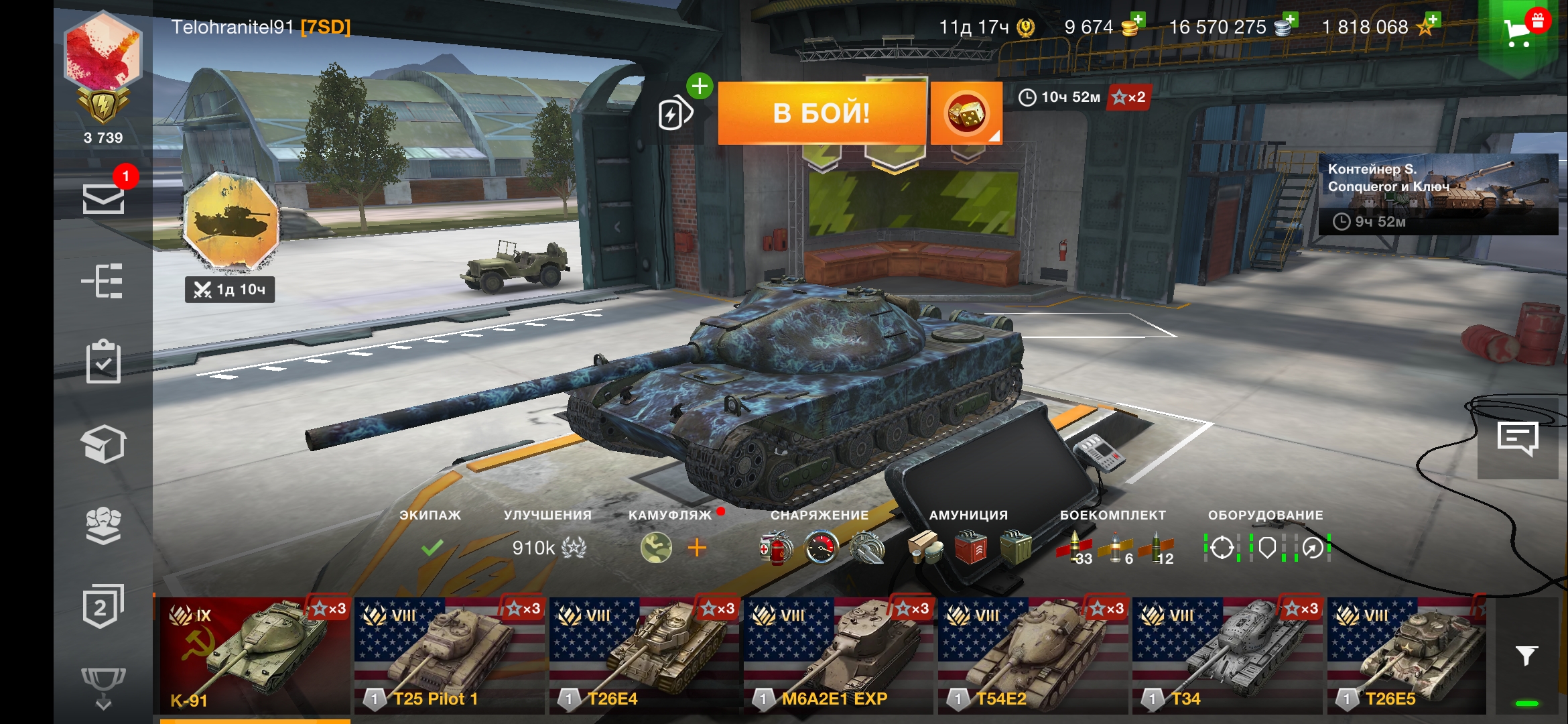Start battle with the В БОЙ! button

[x=822, y=113]
